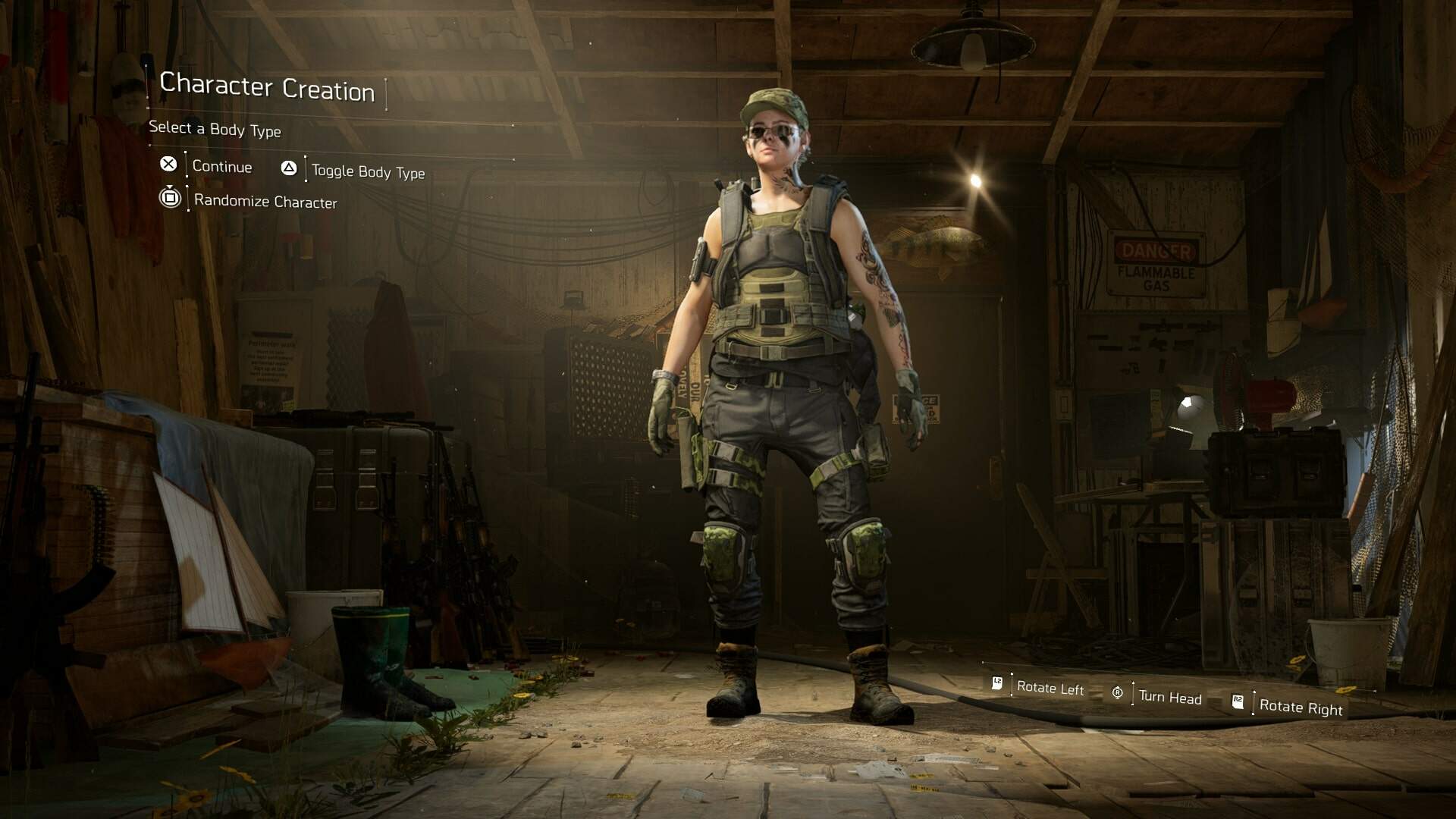This screenshot has height=819, width=1456.
Task: Select the right-stick icon beside Turn Head
Action: [1117, 692]
